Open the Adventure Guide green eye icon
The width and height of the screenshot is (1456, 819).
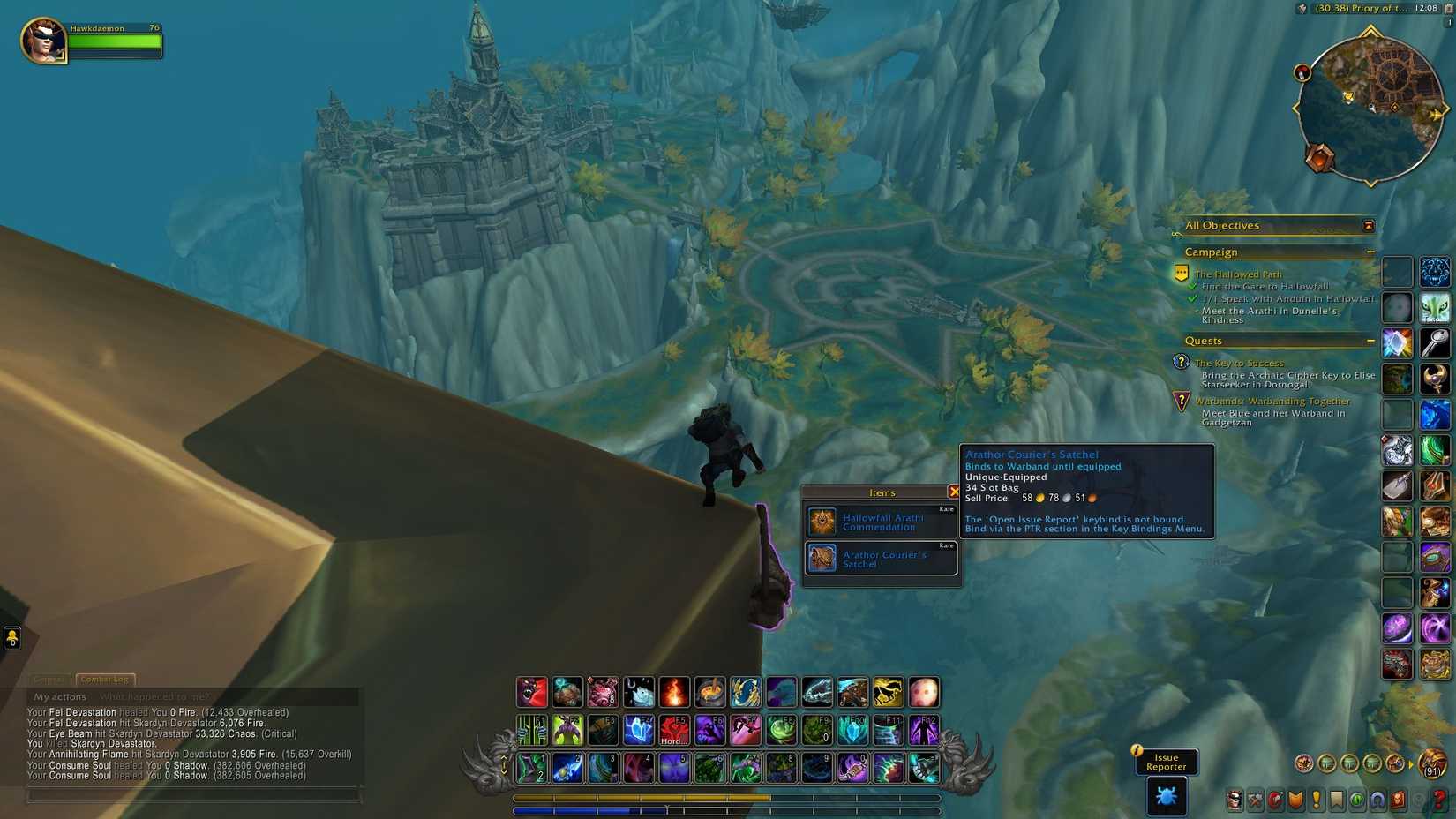tap(1355, 797)
